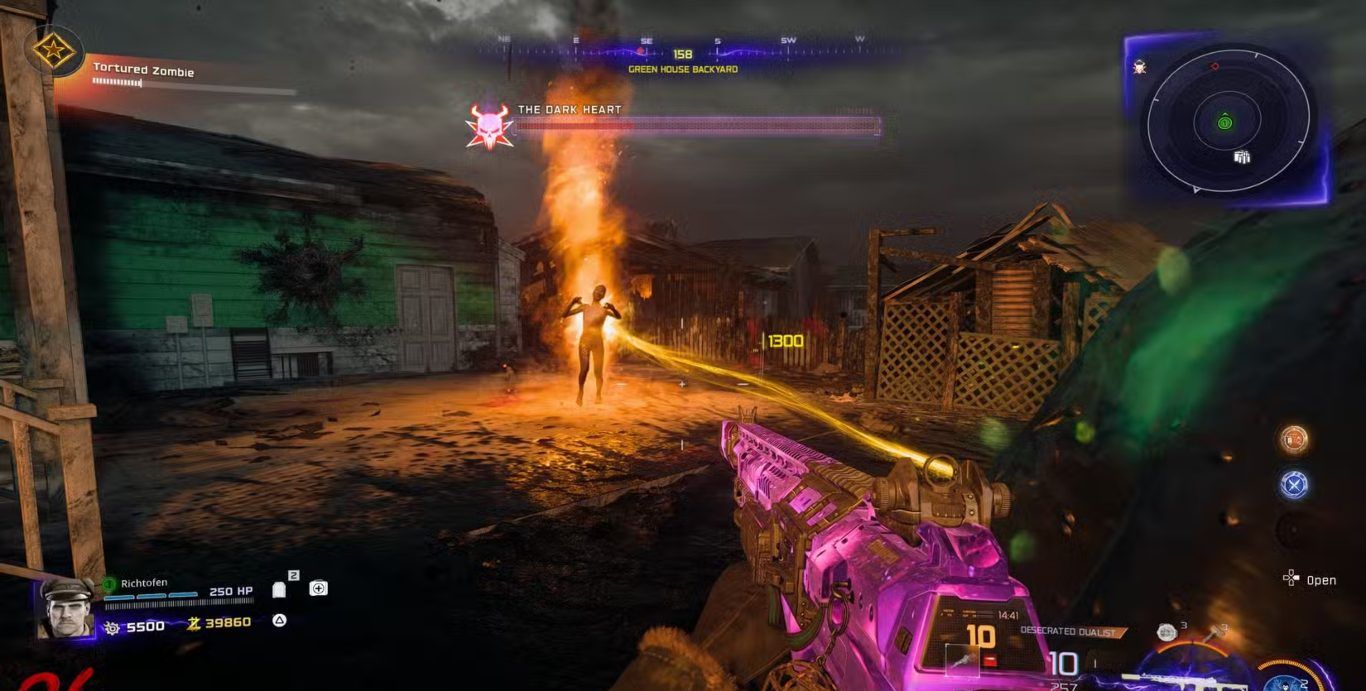The width and height of the screenshot is (1366, 691).
Task: Select the lethal hammer equipment icon
Action: [x=1217, y=632]
